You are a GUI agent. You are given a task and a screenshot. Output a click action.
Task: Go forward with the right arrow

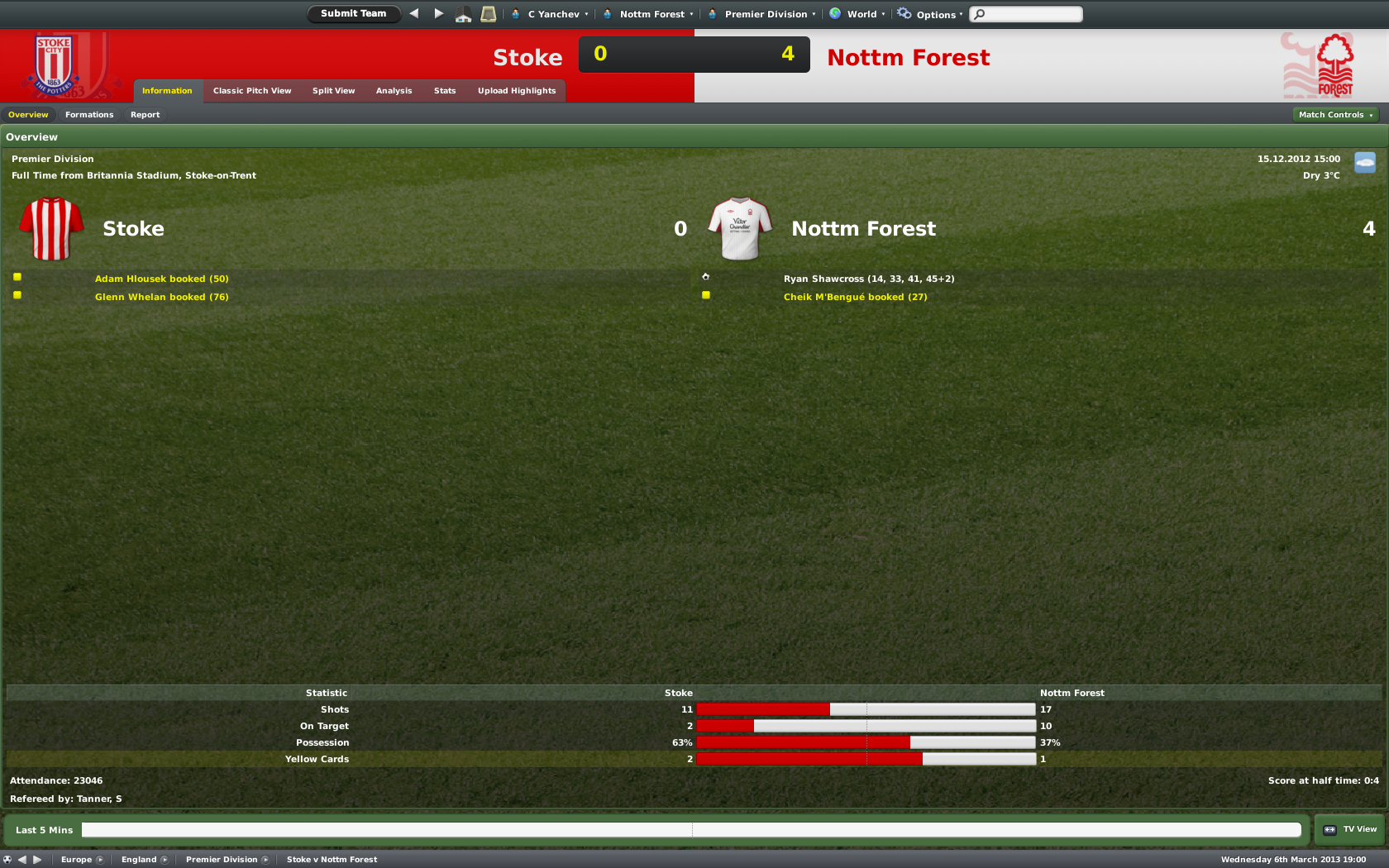439,13
